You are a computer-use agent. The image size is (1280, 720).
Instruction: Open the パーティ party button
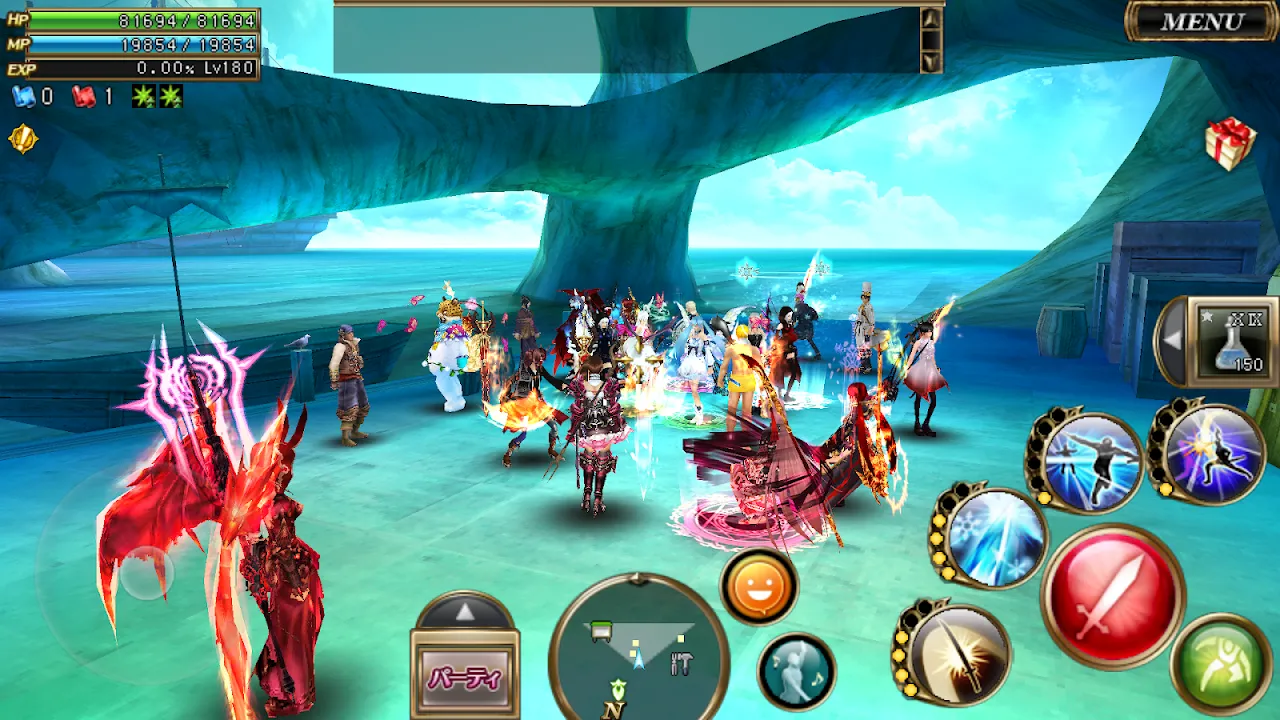(465, 677)
